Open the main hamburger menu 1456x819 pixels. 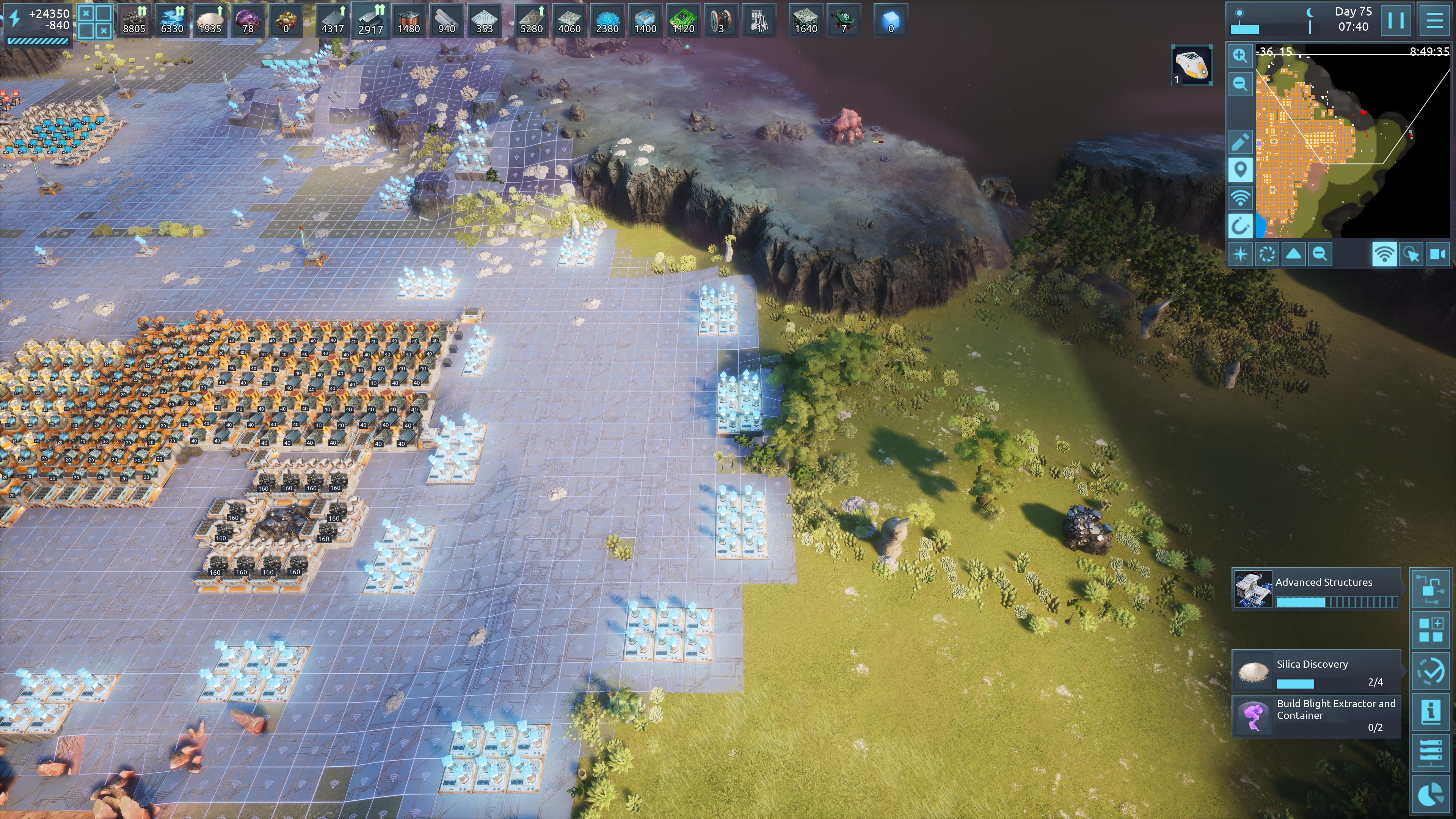tap(1434, 21)
